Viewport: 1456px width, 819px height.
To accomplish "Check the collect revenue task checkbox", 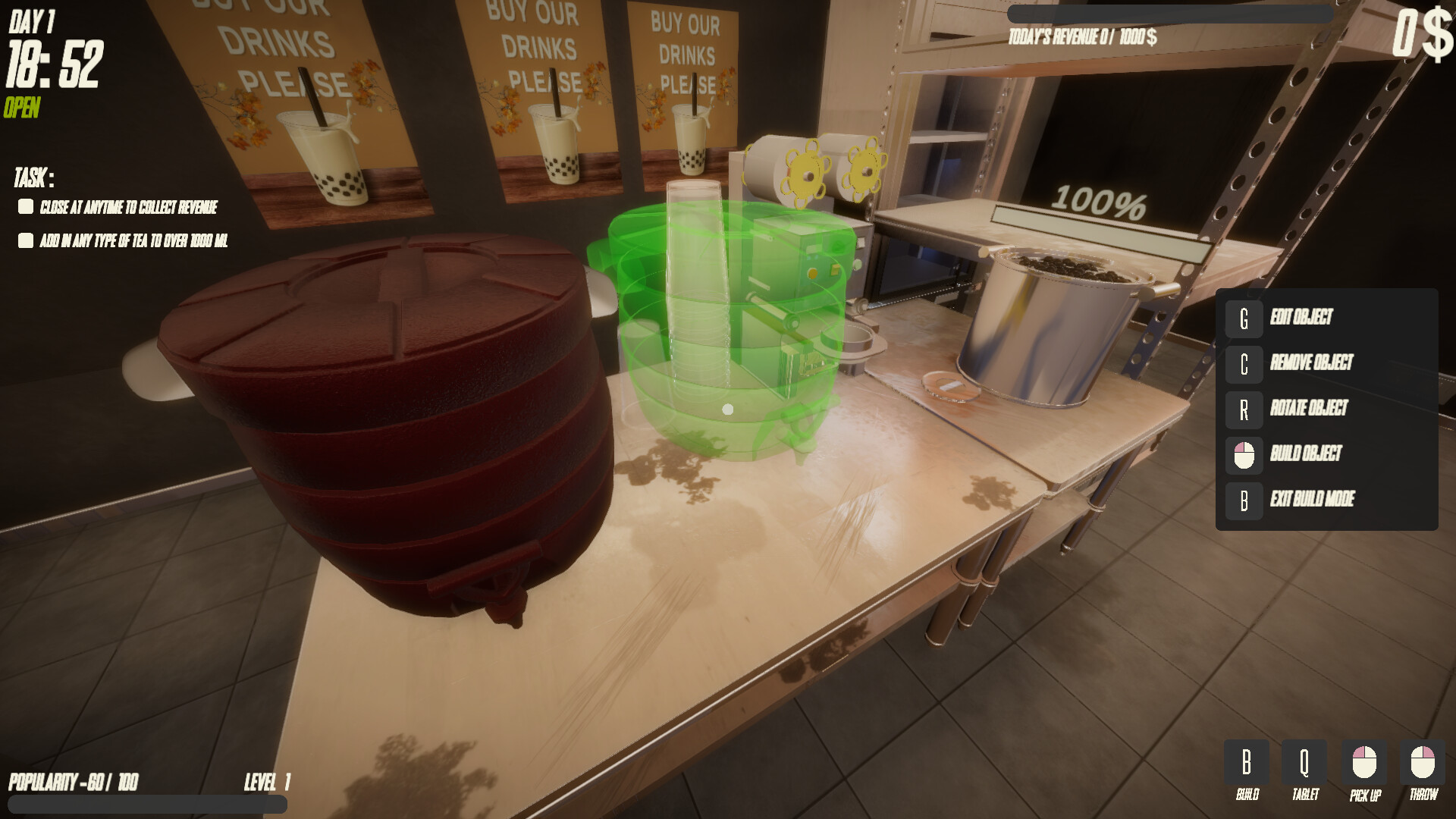I will pos(25,206).
